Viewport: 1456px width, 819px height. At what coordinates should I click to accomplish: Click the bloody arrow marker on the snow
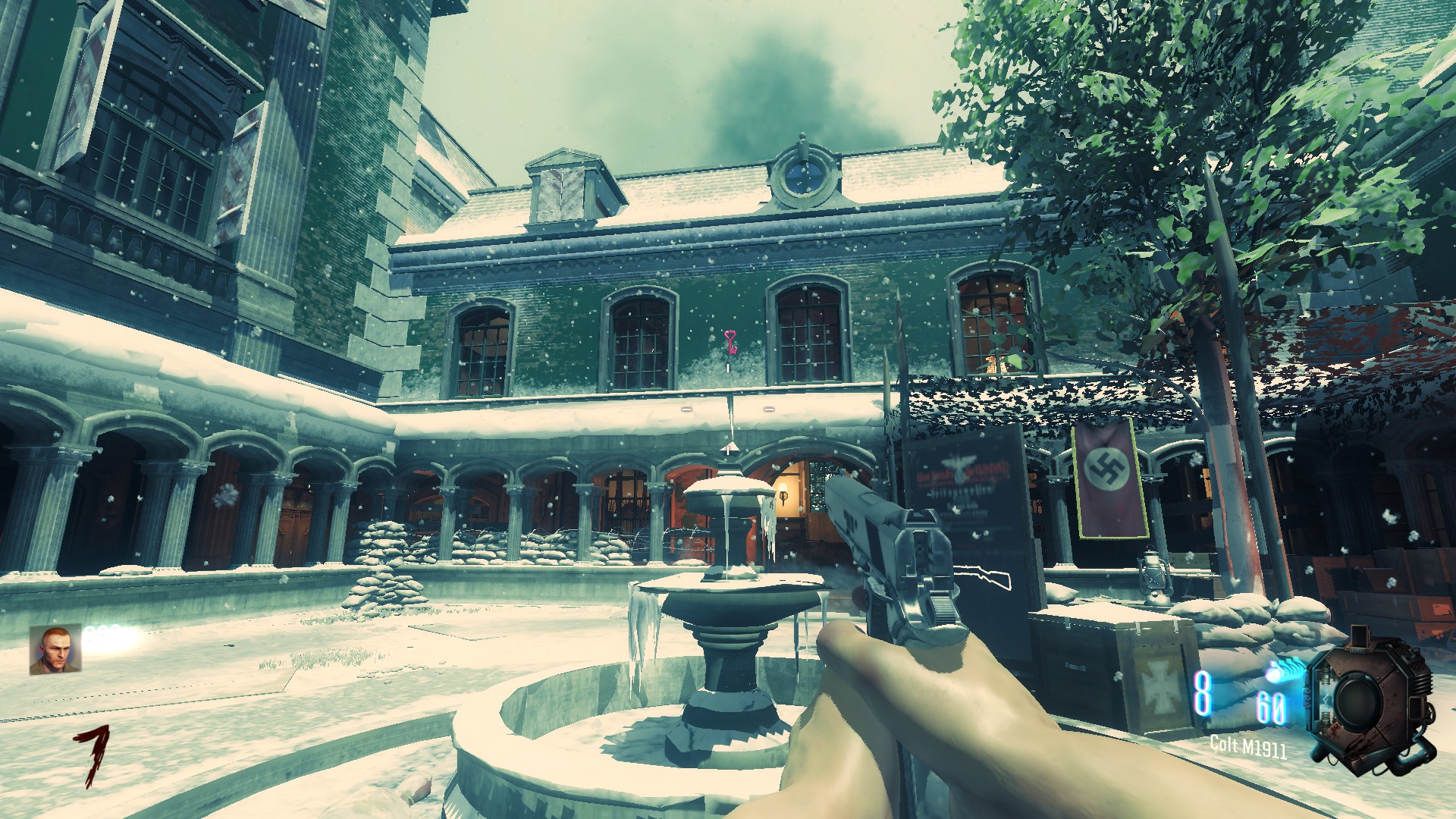[x=96, y=747]
